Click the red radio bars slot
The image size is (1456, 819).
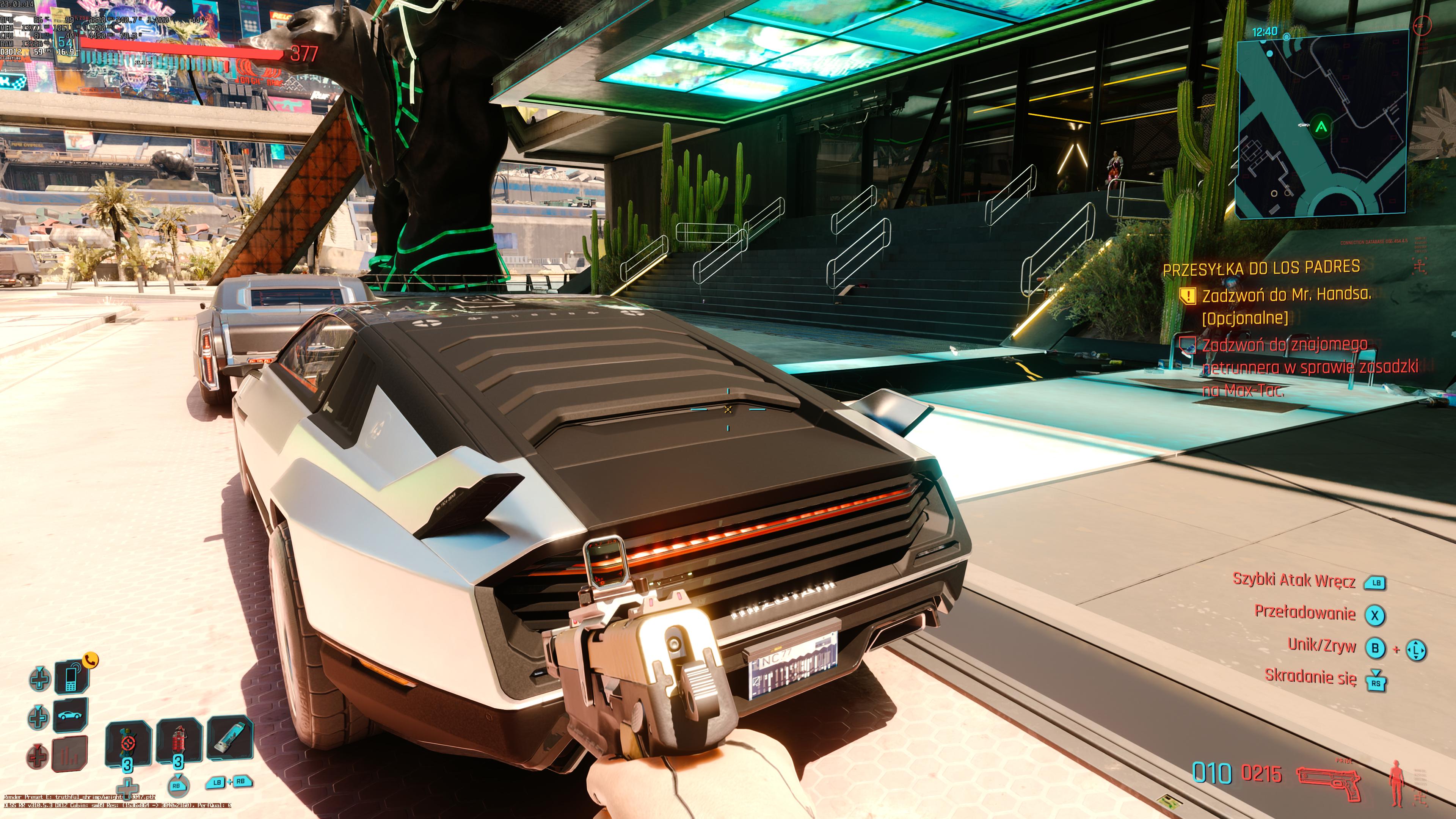click(71, 753)
